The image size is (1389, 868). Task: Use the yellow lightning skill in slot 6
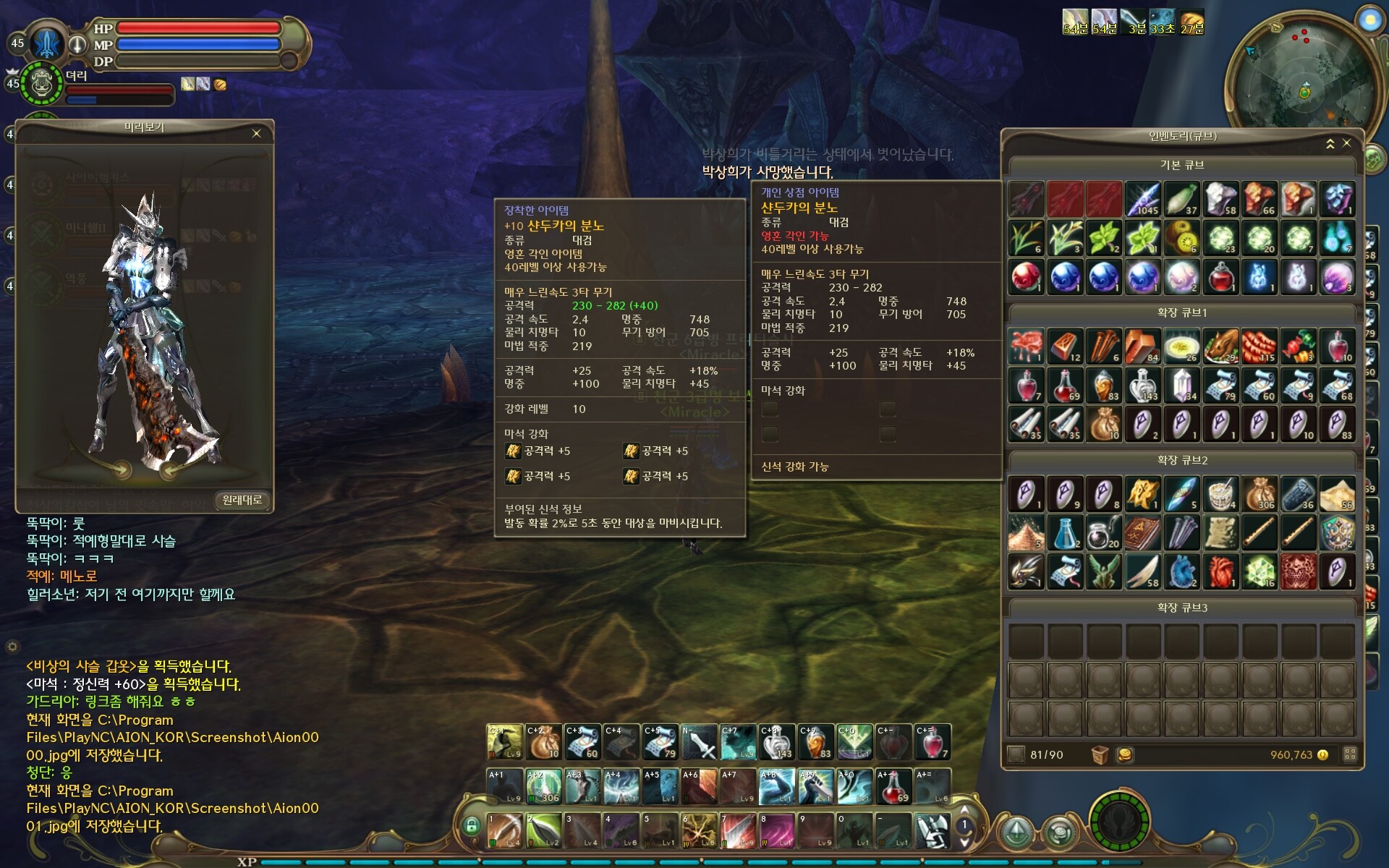(699, 830)
